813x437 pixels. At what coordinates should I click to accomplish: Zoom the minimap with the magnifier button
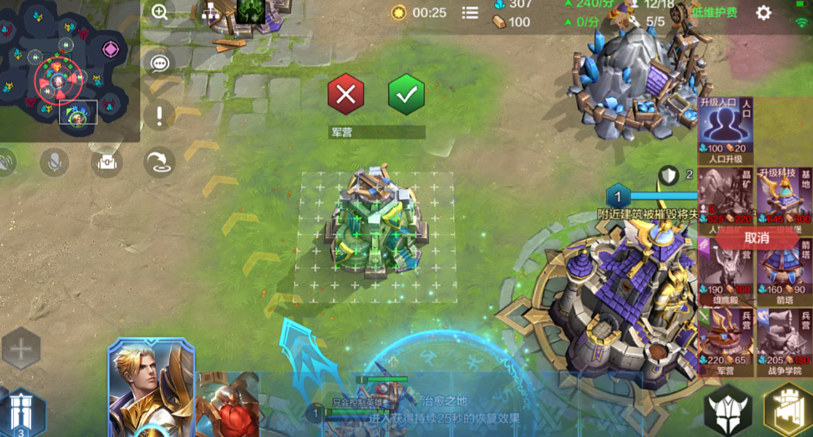tap(160, 13)
